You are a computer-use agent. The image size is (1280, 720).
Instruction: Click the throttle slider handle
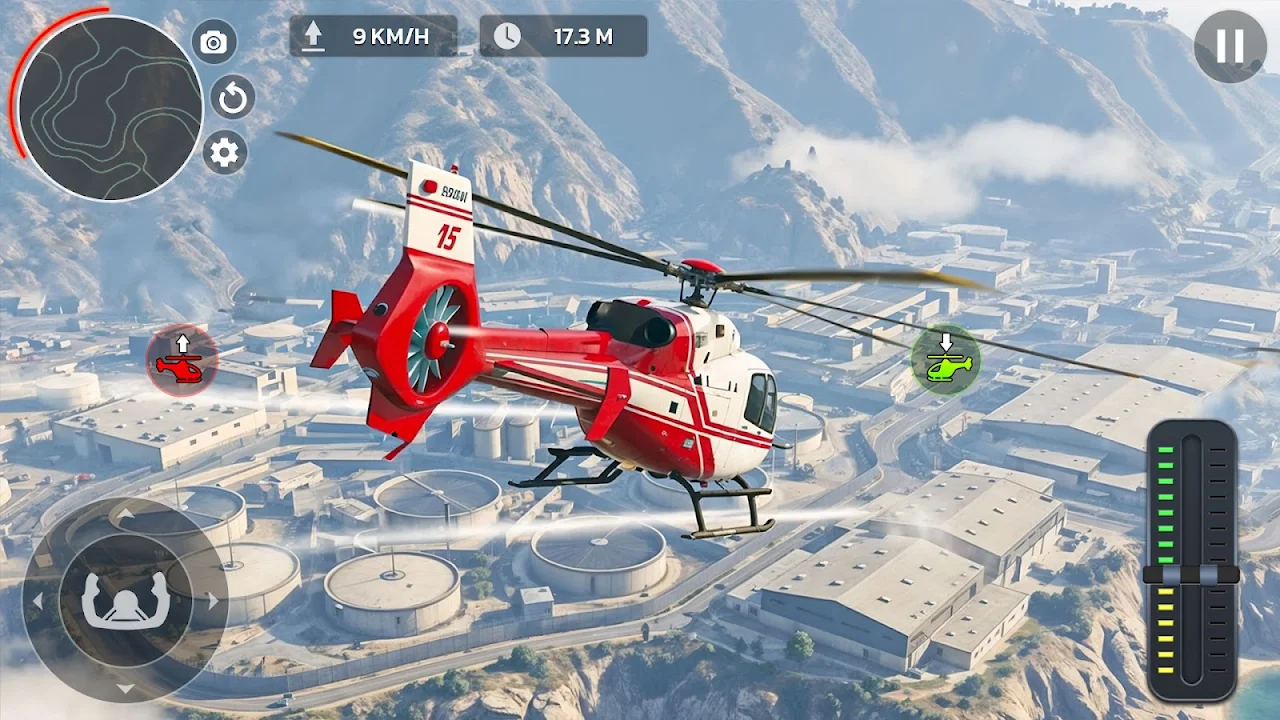click(1191, 575)
